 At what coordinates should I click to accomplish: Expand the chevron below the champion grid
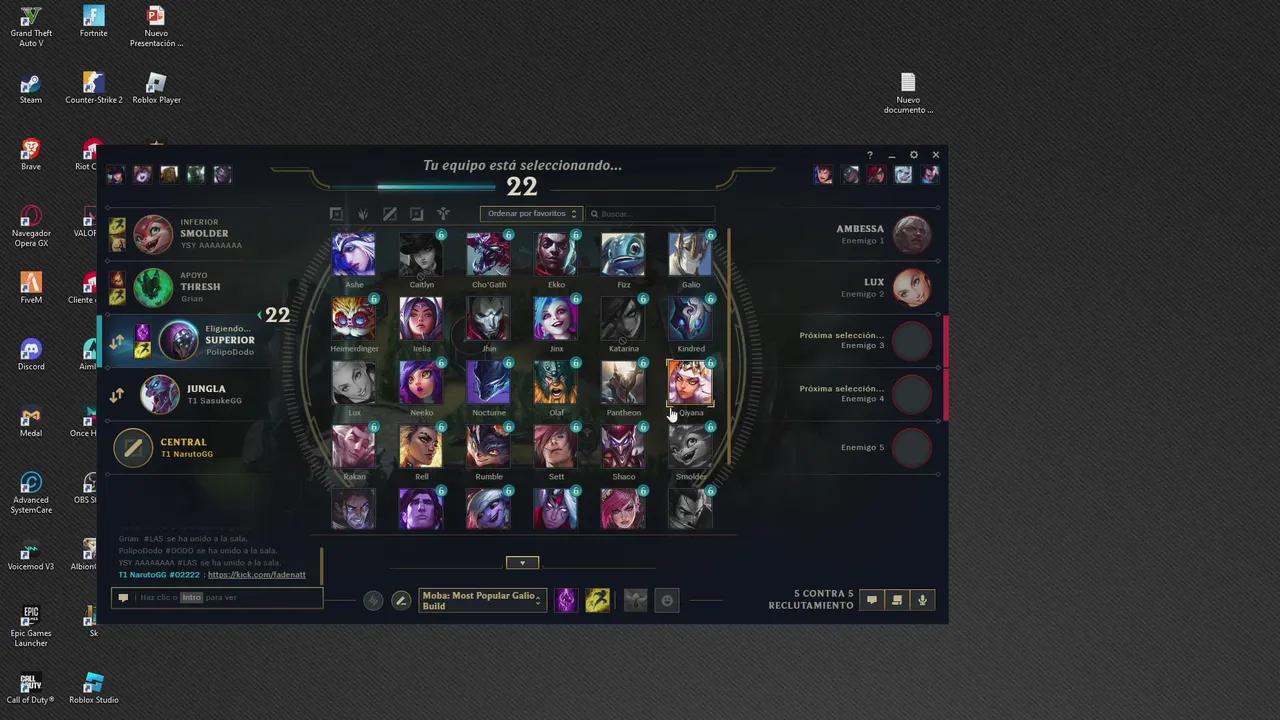point(522,562)
